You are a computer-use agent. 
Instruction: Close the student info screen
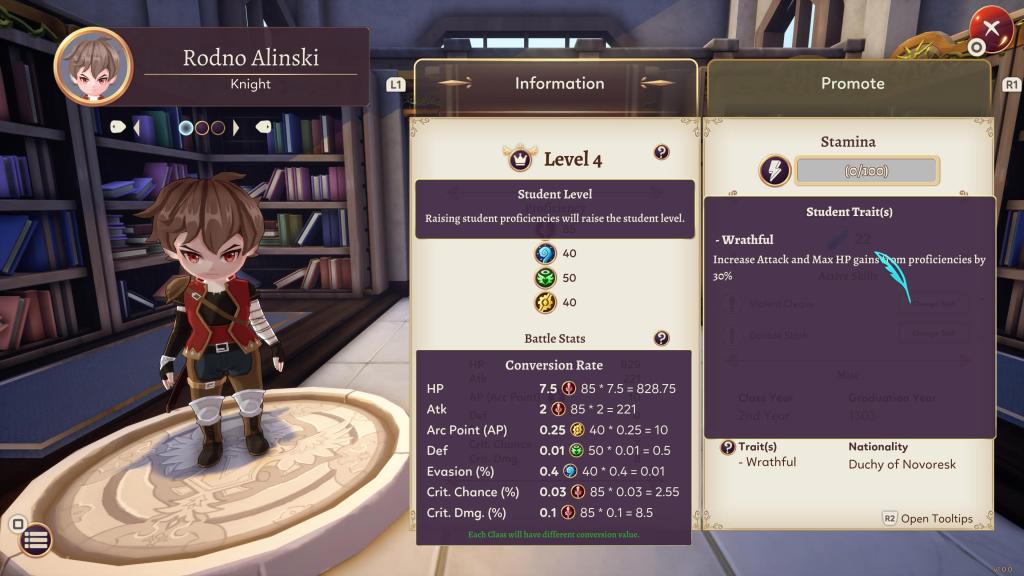tap(991, 28)
